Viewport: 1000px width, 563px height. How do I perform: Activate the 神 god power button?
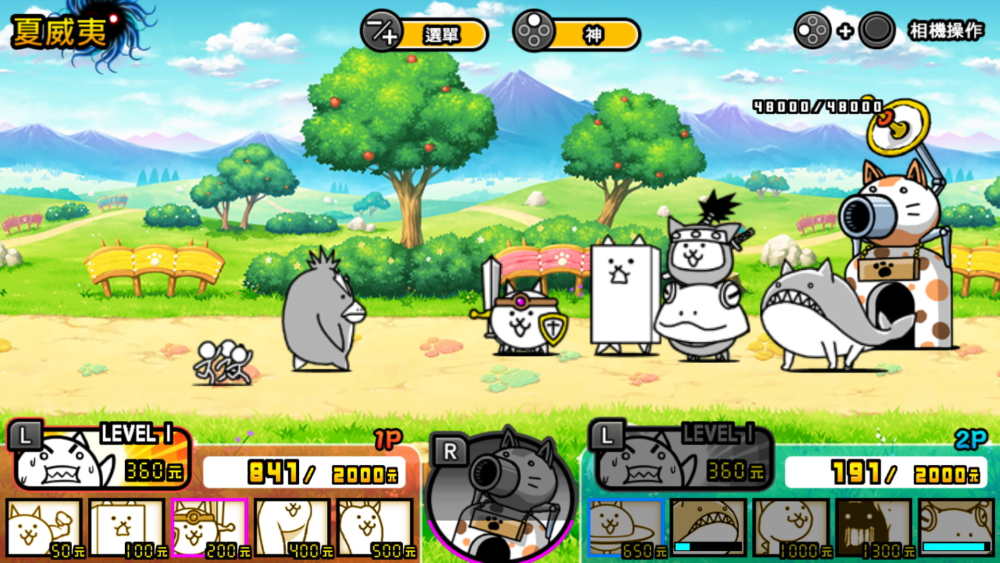click(x=576, y=33)
